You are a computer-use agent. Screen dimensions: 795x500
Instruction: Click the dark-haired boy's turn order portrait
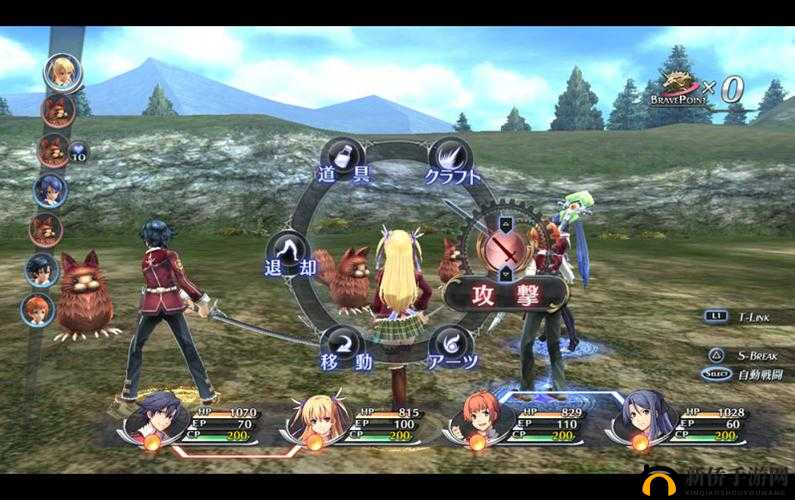coord(41,269)
